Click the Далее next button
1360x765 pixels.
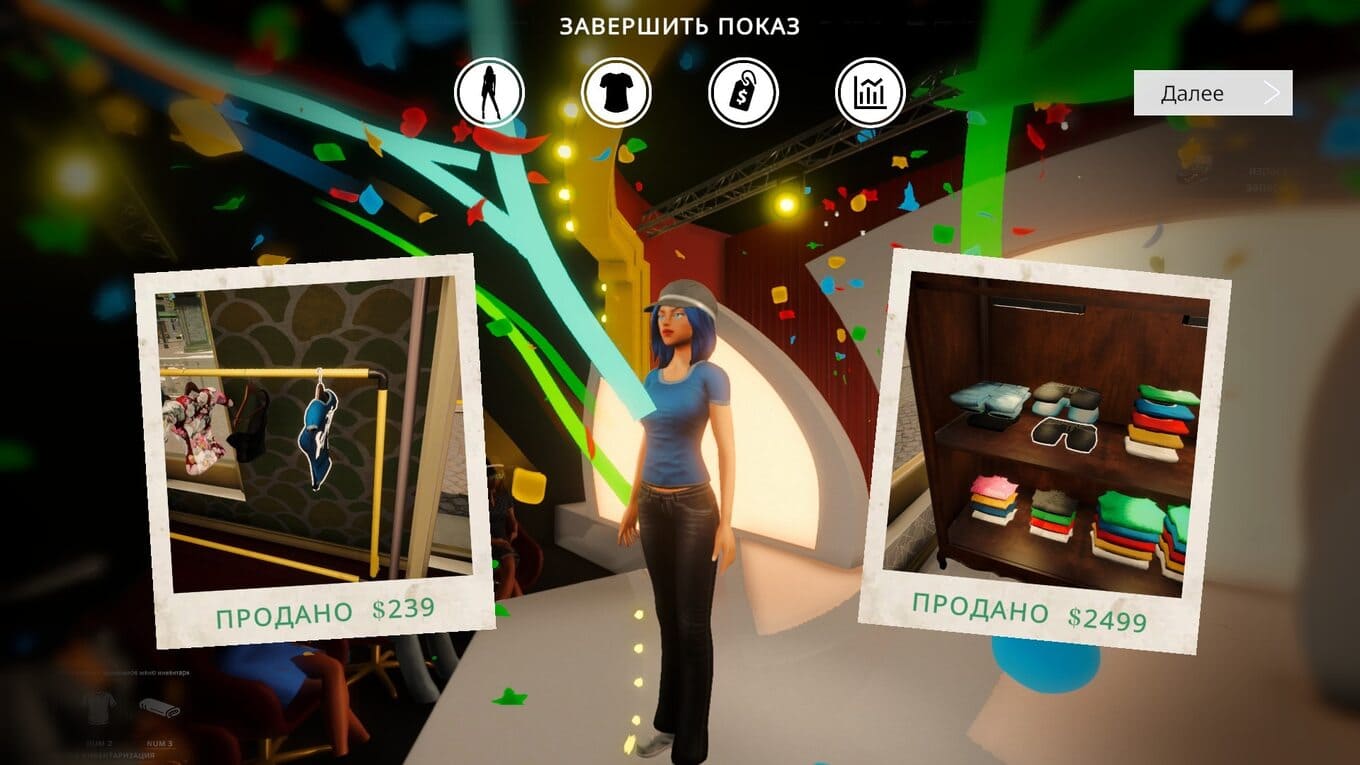pyautogui.click(x=1212, y=93)
